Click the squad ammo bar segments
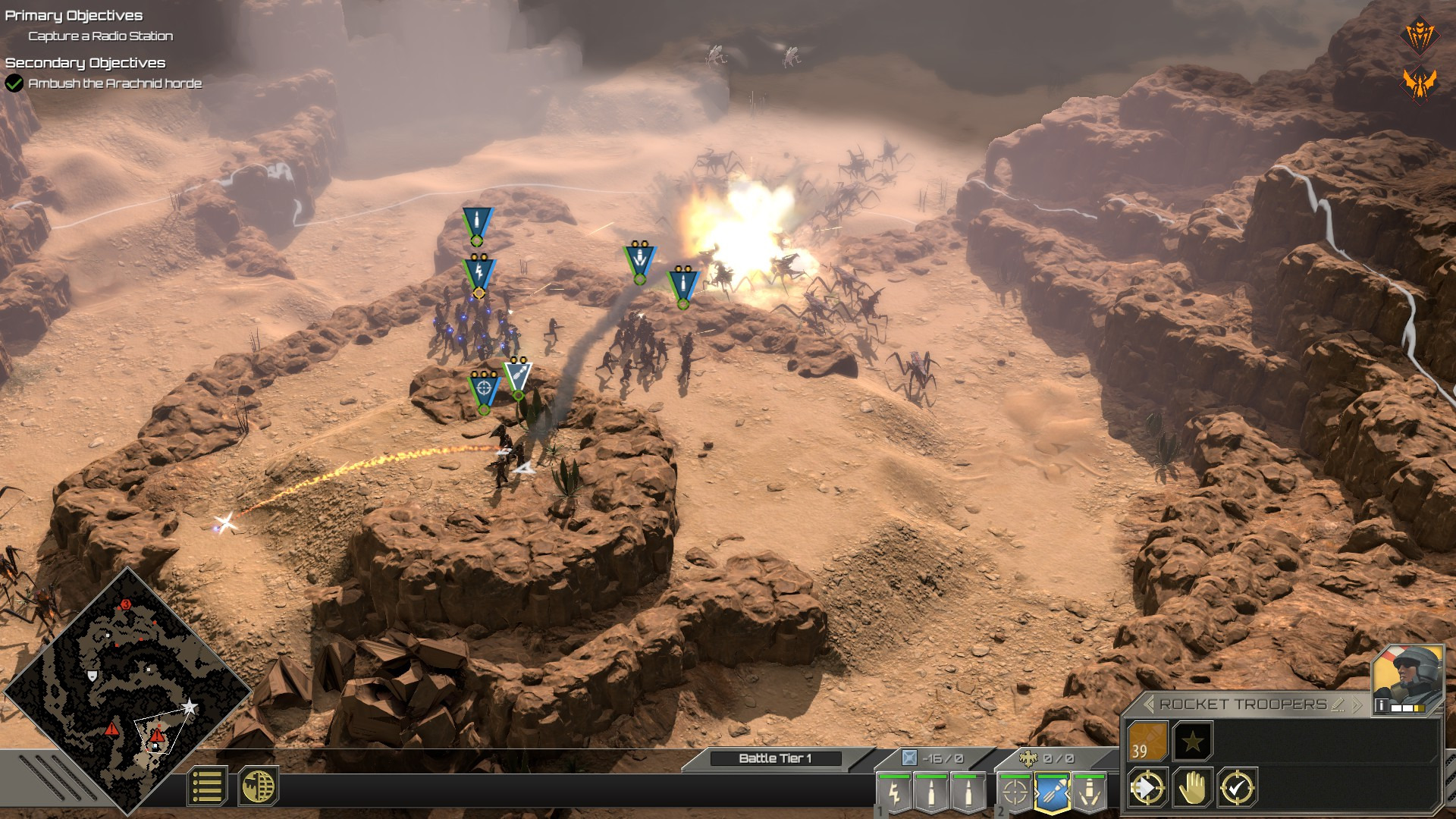The image size is (1456, 819). click(x=1407, y=708)
